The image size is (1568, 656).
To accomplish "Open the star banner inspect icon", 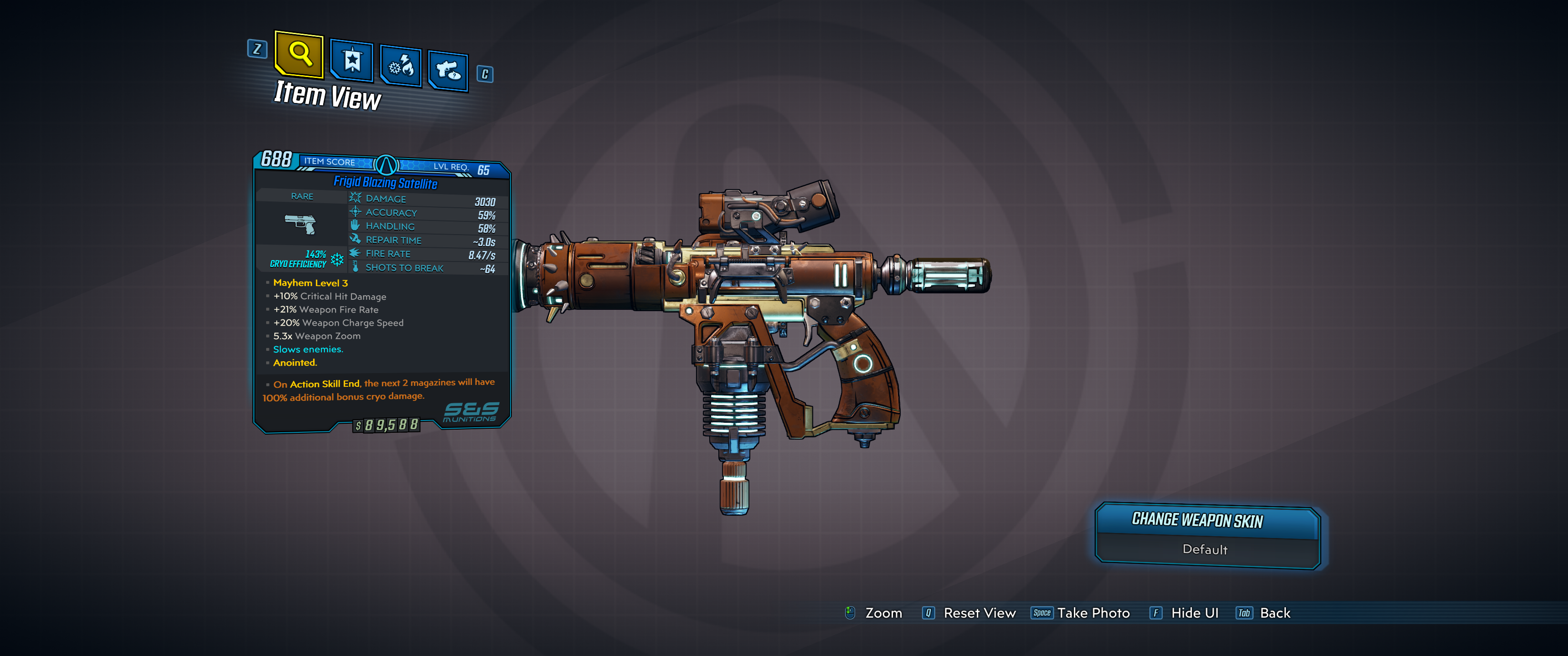I will tap(353, 61).
